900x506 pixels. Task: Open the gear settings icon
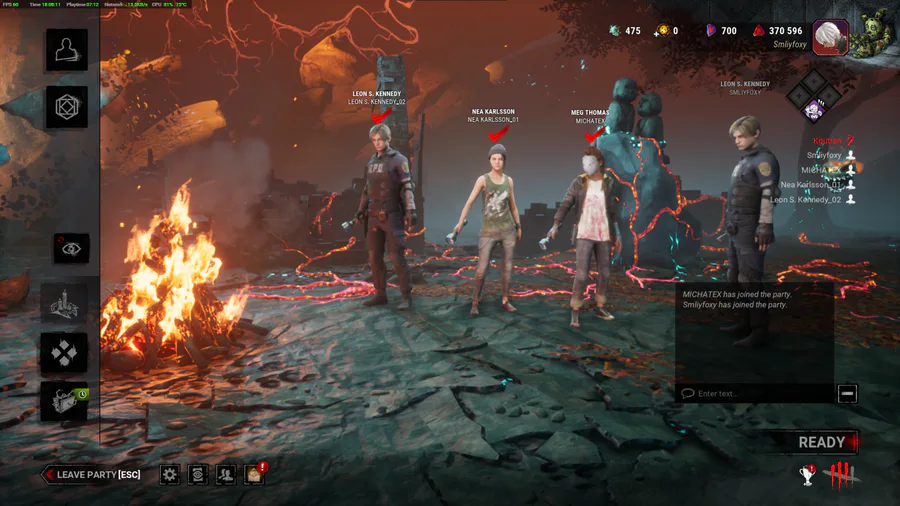(170, 474)
